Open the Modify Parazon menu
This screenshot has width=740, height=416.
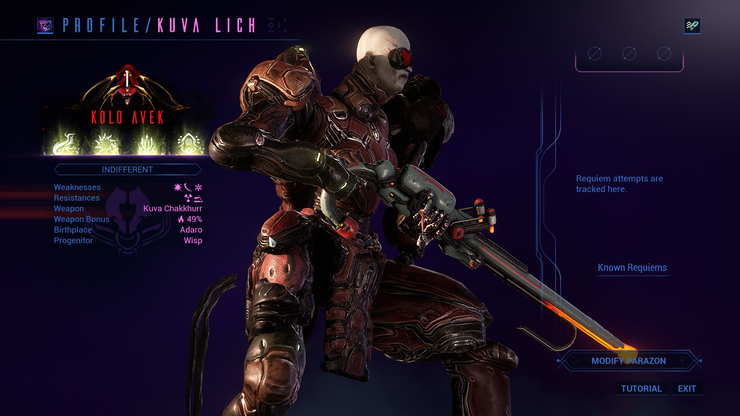click(x=628, y=360)
